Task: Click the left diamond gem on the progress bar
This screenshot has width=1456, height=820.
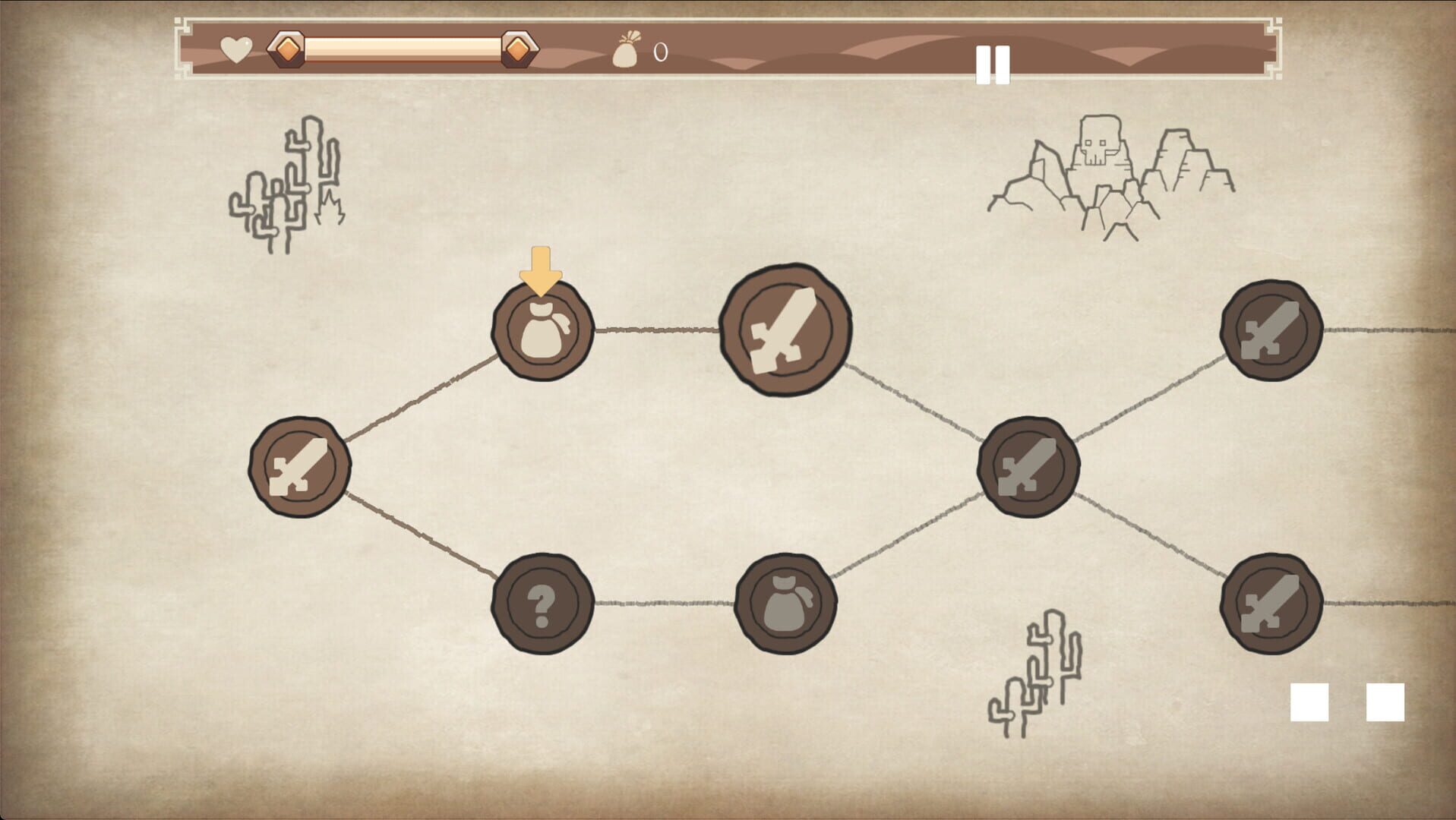Action: 287,49
